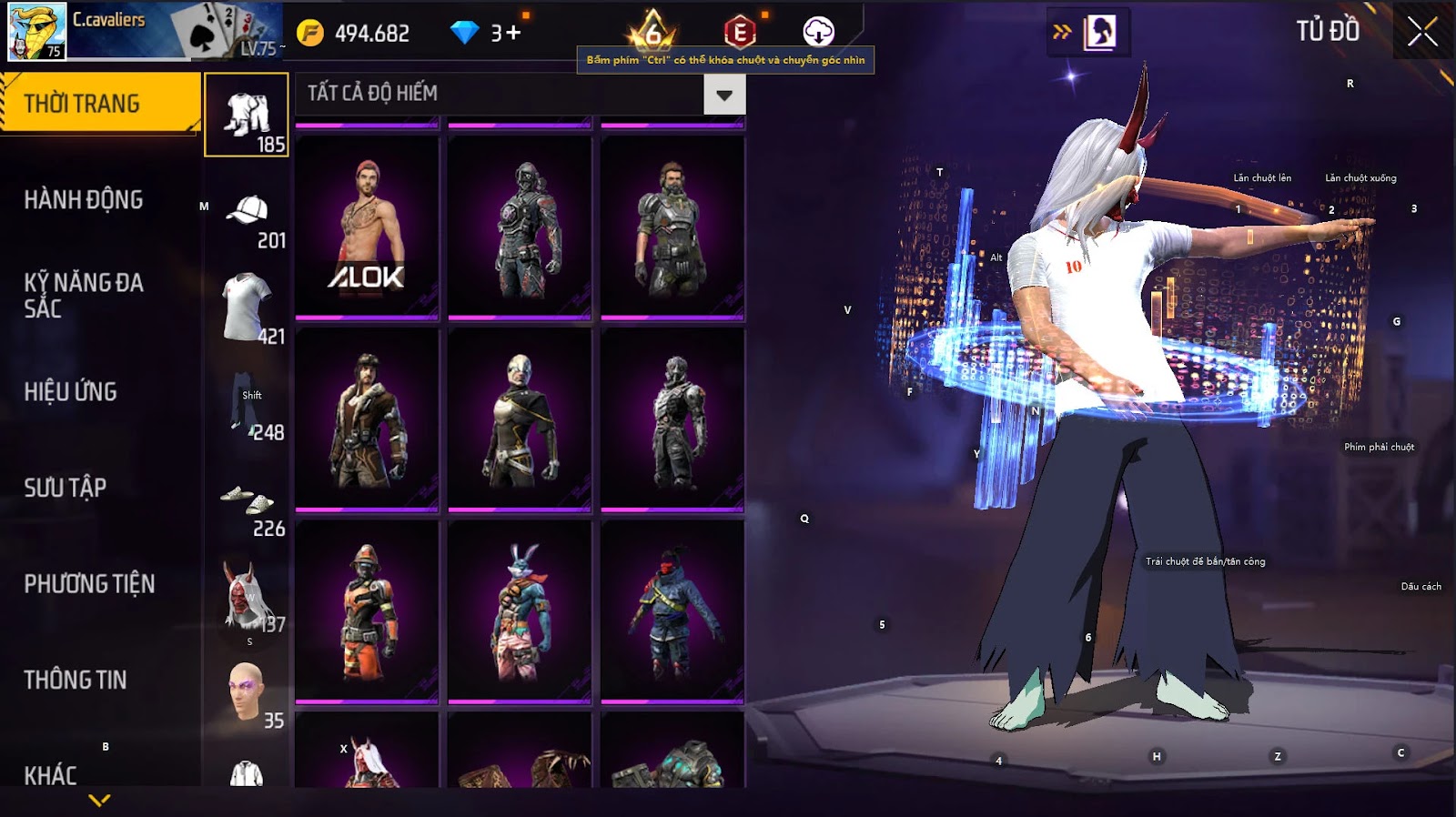Select the white t-shirt tops category

click(247, 308)
